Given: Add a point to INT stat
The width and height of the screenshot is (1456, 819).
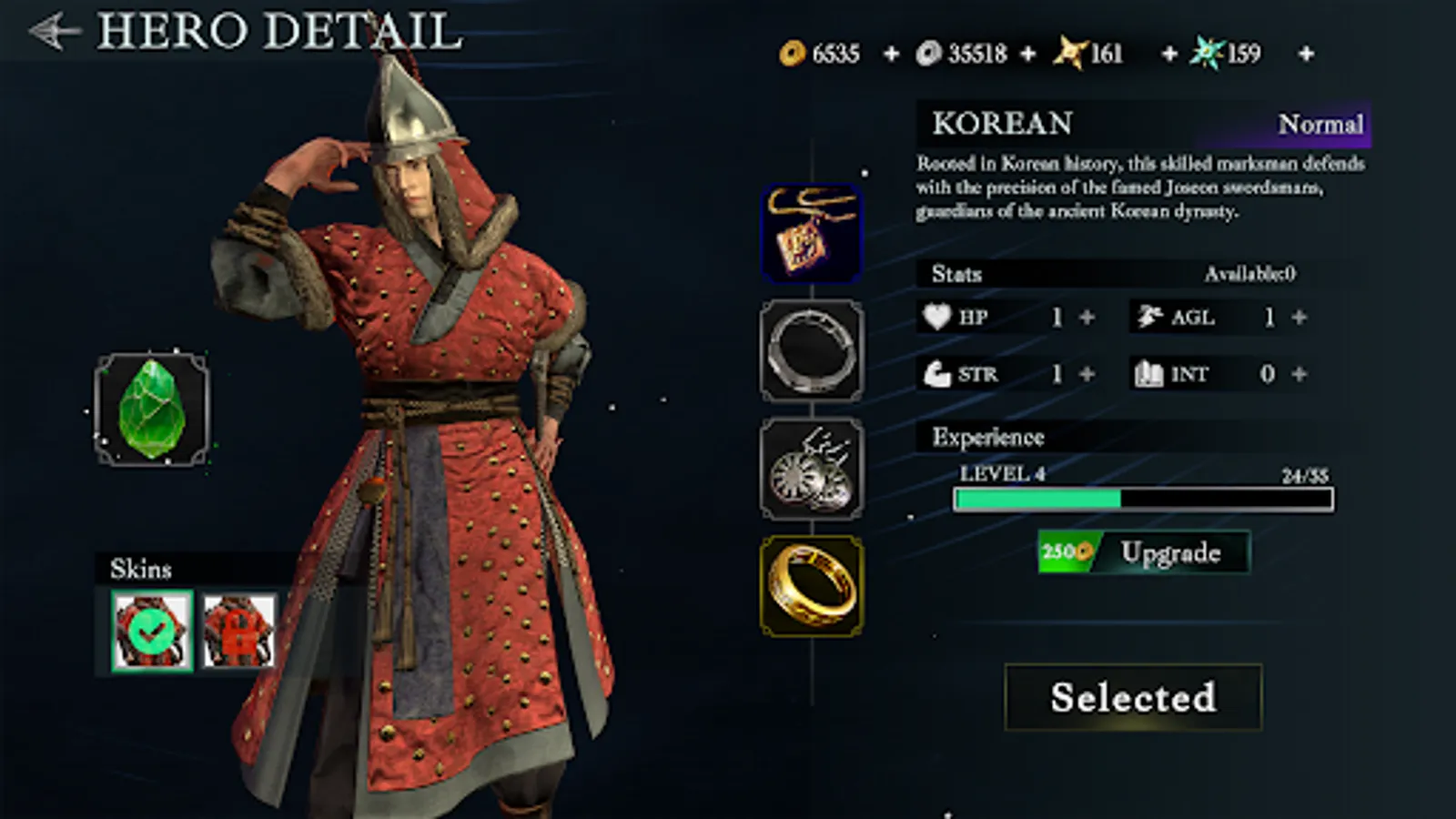Looking at the screenshot, I should [1298, 374].
